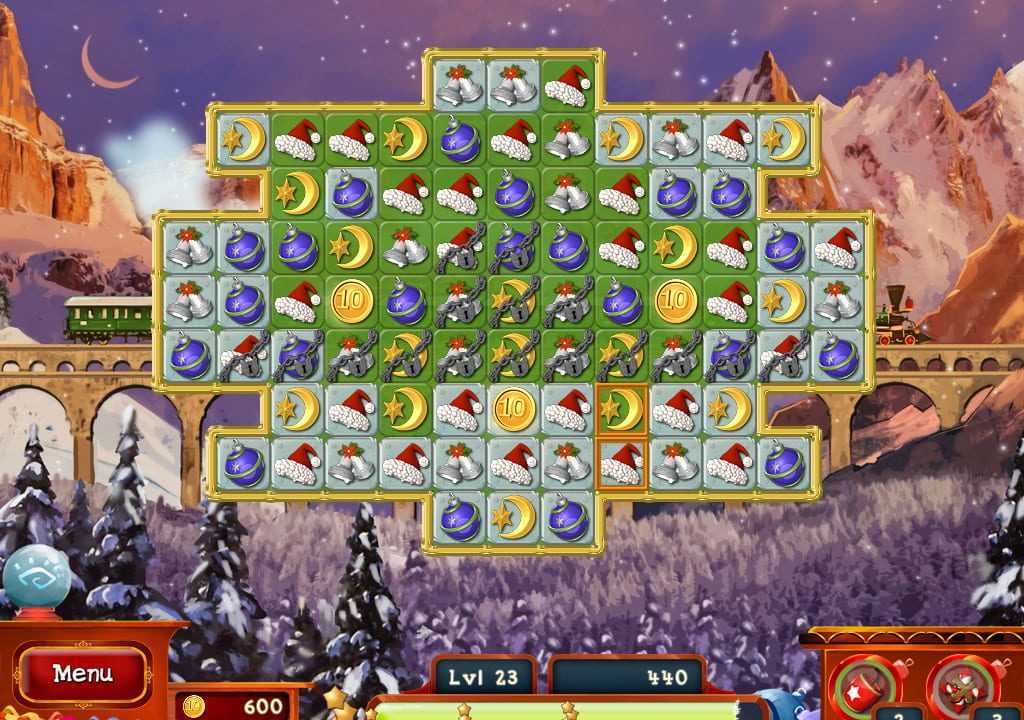Screen dimensions: 1024x720
Task: Select the orange-highlighted crescent moon tile
Action: [x=621, y=410]
